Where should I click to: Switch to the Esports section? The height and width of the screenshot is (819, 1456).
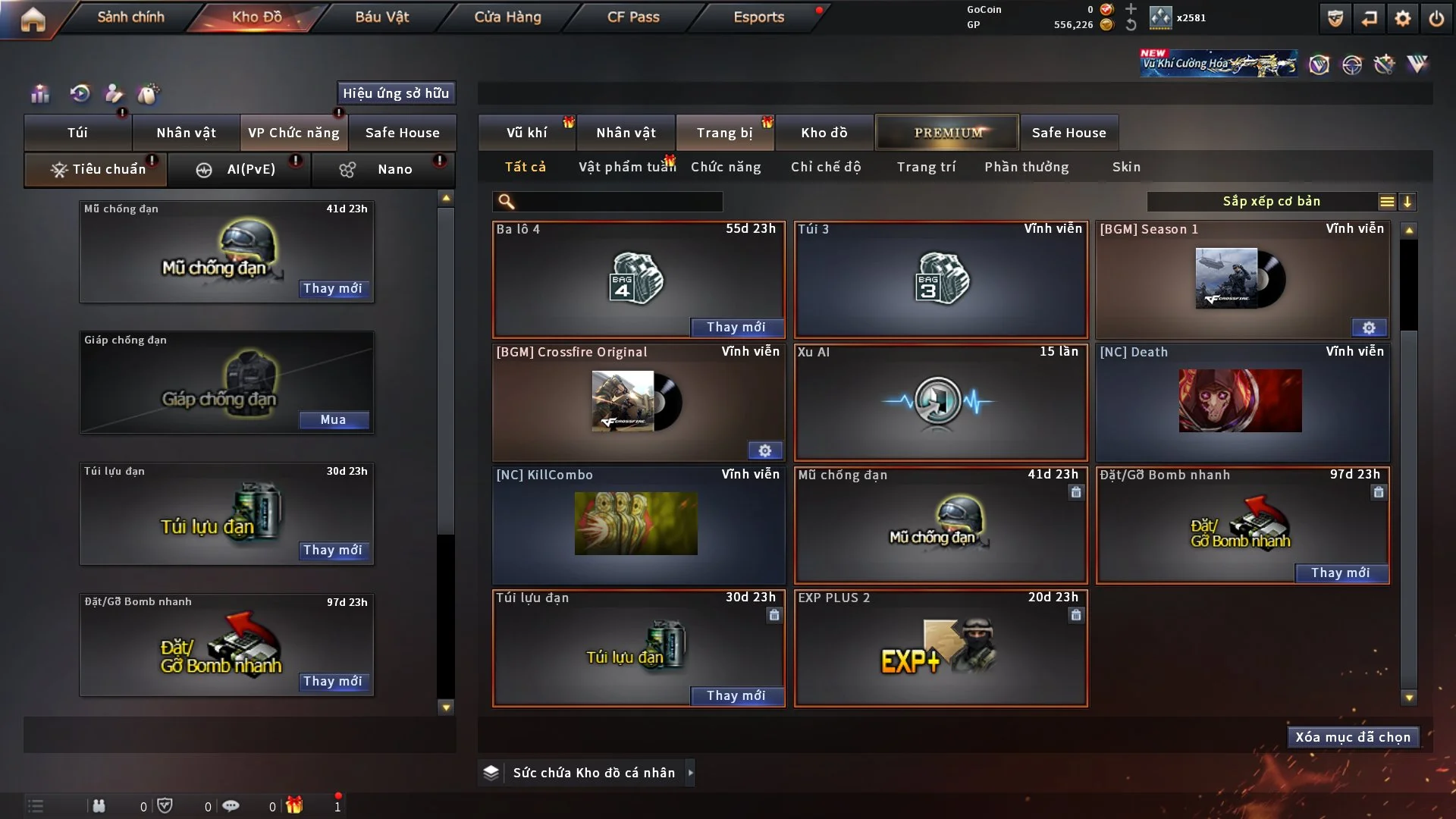[x=758, y=17]
